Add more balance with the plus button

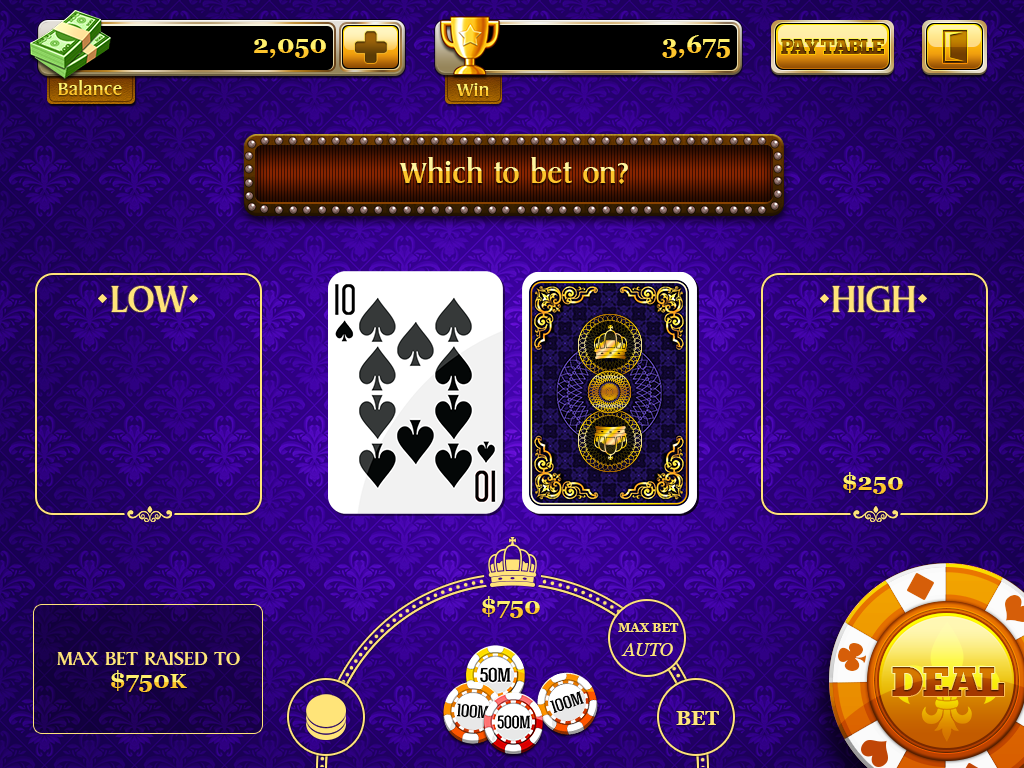click(370, 47)
